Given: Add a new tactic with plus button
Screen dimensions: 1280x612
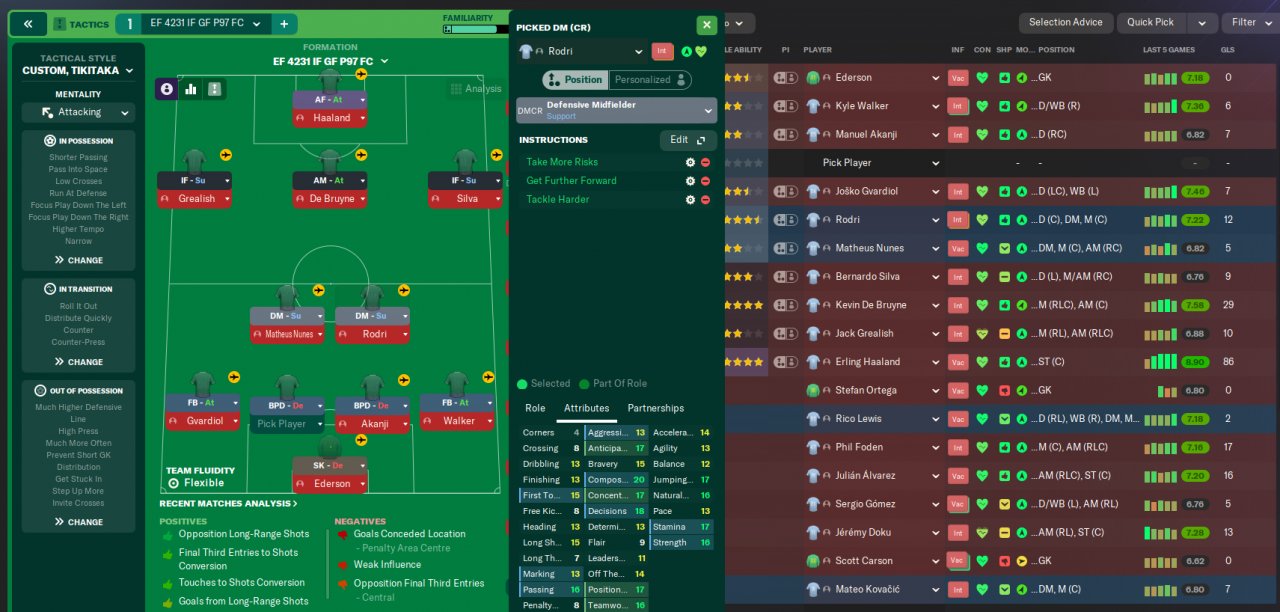Looking at the screenshot, I should [284, 24].
